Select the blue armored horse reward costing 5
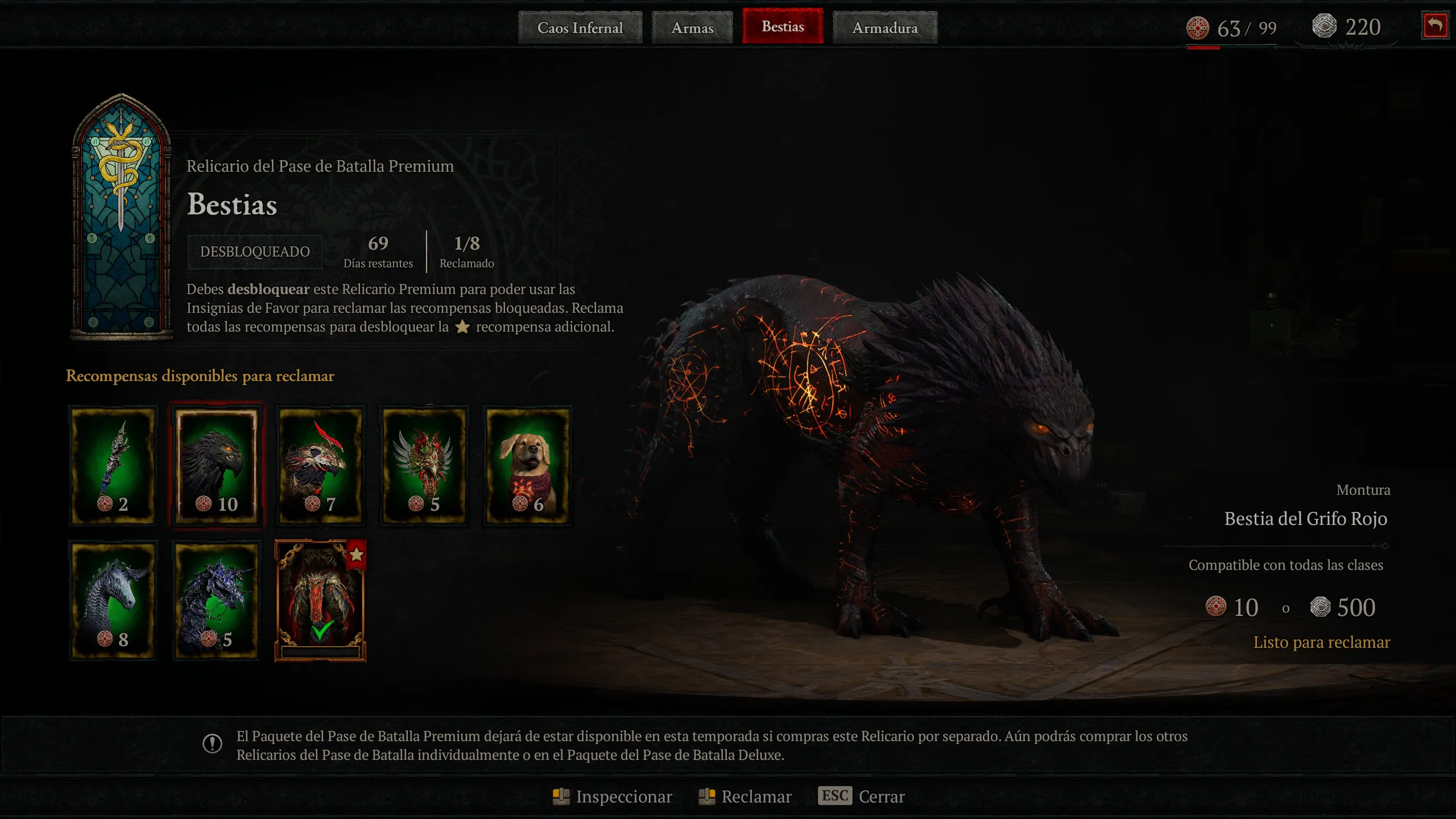 [217, 601]
